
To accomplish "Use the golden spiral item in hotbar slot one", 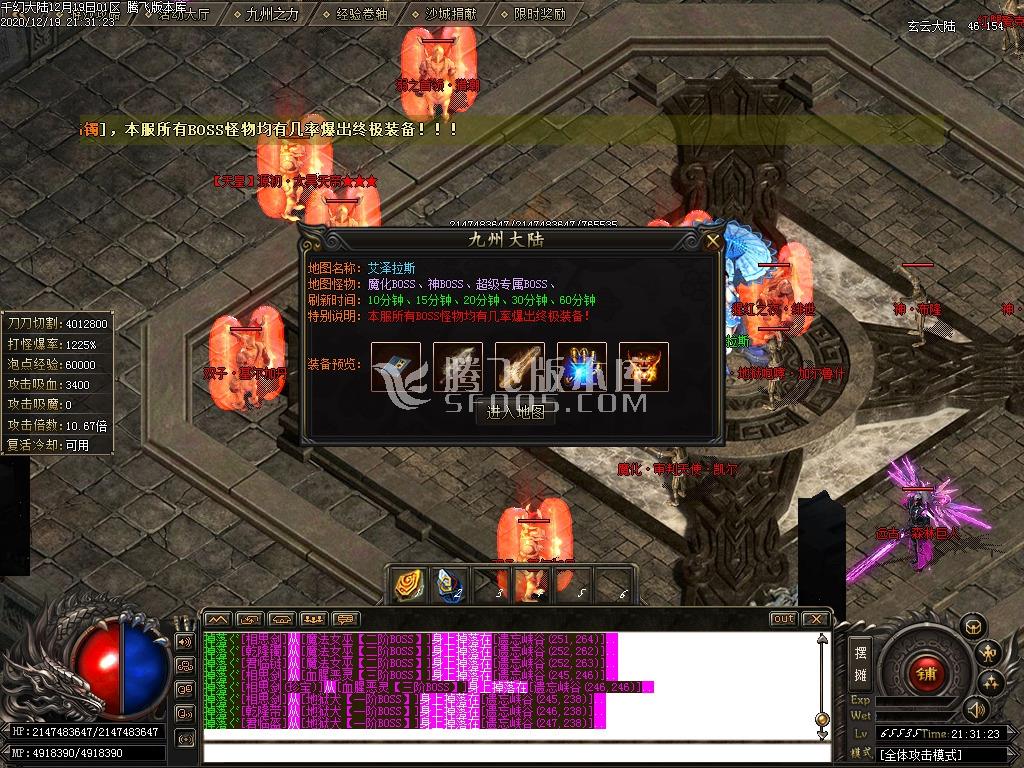I will (407, 585).
